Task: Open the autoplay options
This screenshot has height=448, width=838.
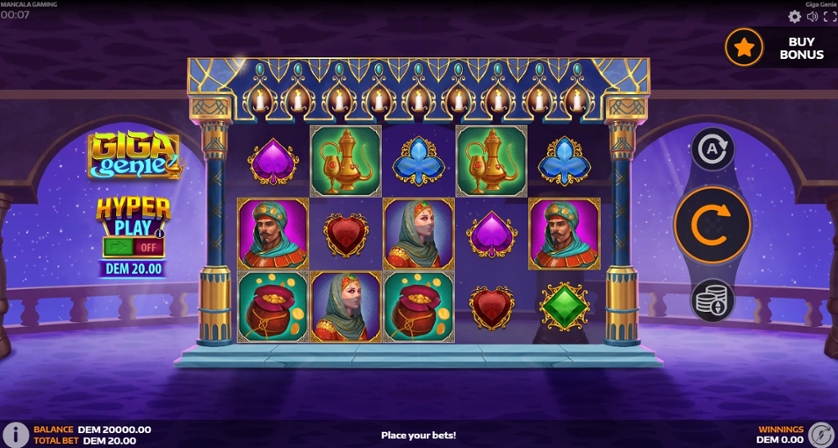Action: click(x=712, y=150)
